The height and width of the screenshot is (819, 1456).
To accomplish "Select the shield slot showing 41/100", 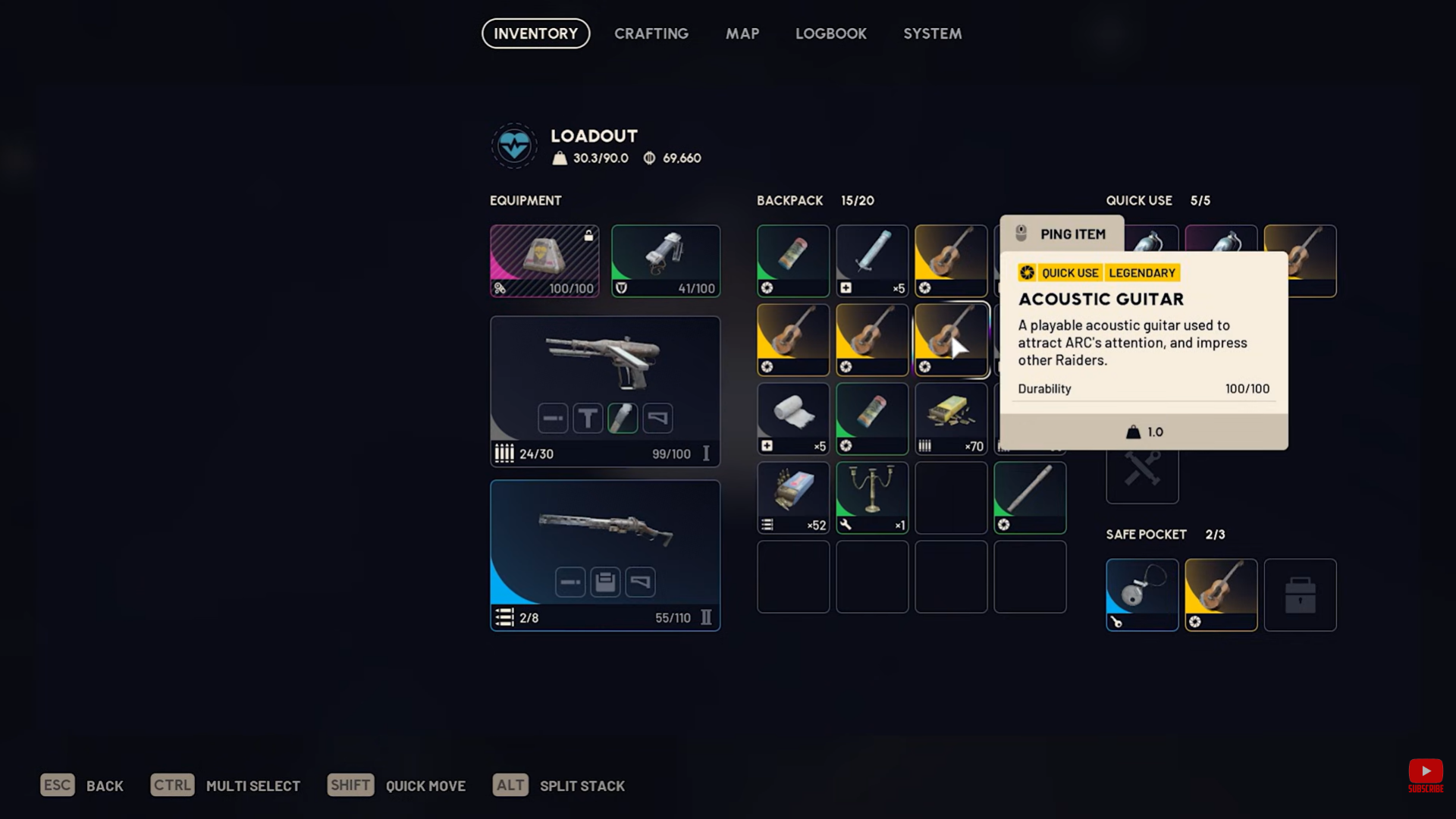I will [666, 260].
